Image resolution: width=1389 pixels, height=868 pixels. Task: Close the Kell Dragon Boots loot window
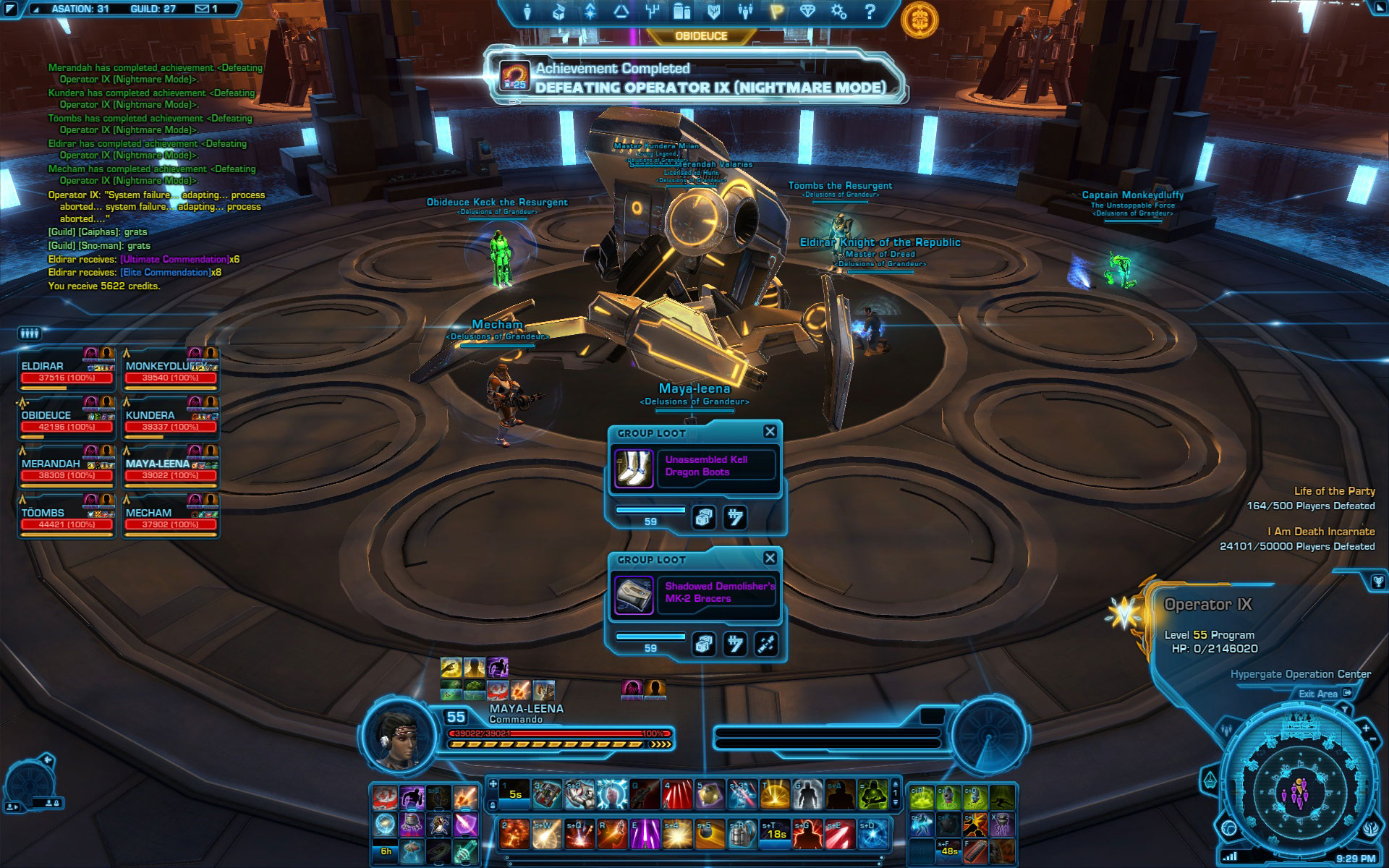(770, 432)
